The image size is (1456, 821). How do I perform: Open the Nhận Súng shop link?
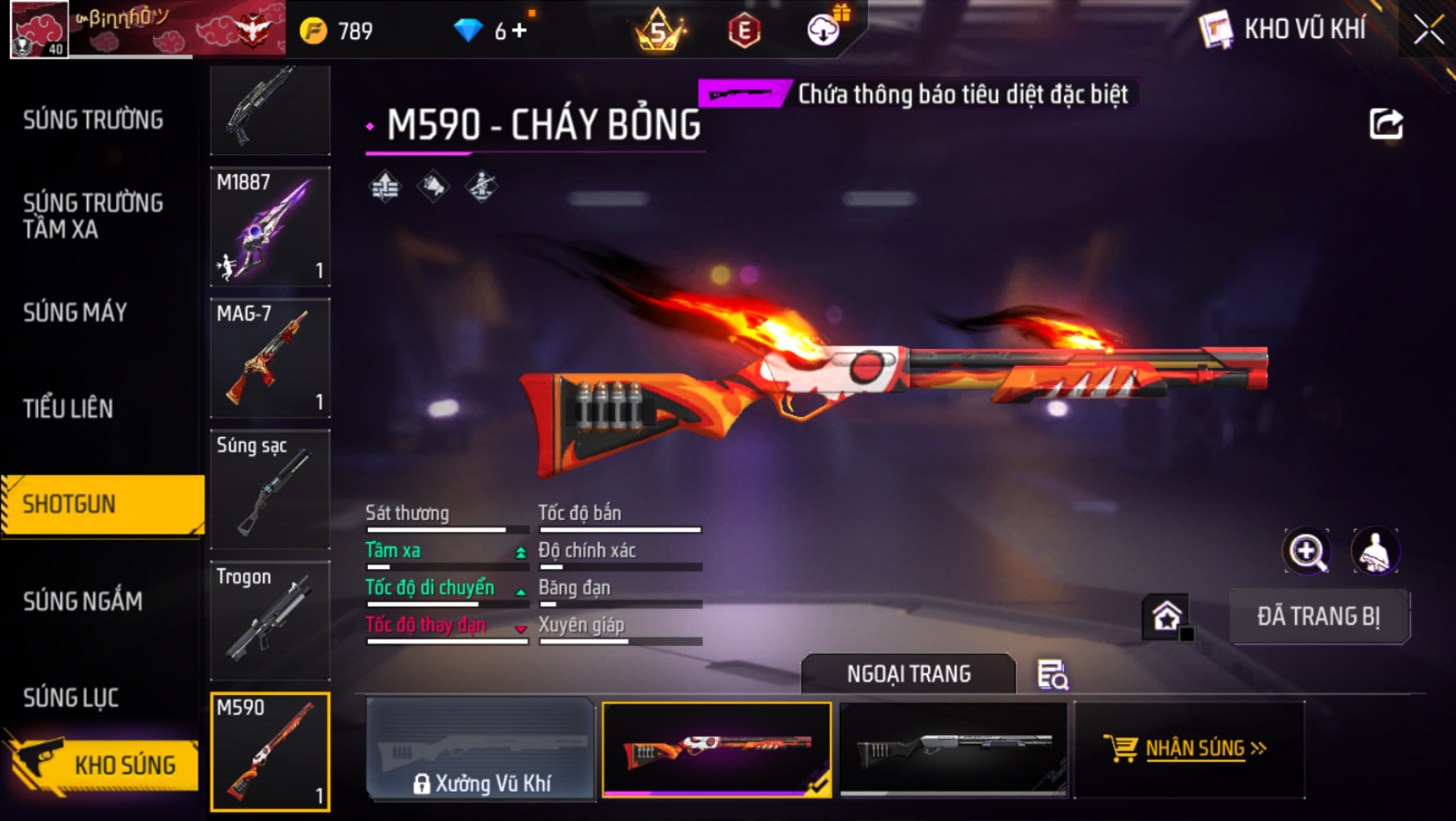point(1188,749)
